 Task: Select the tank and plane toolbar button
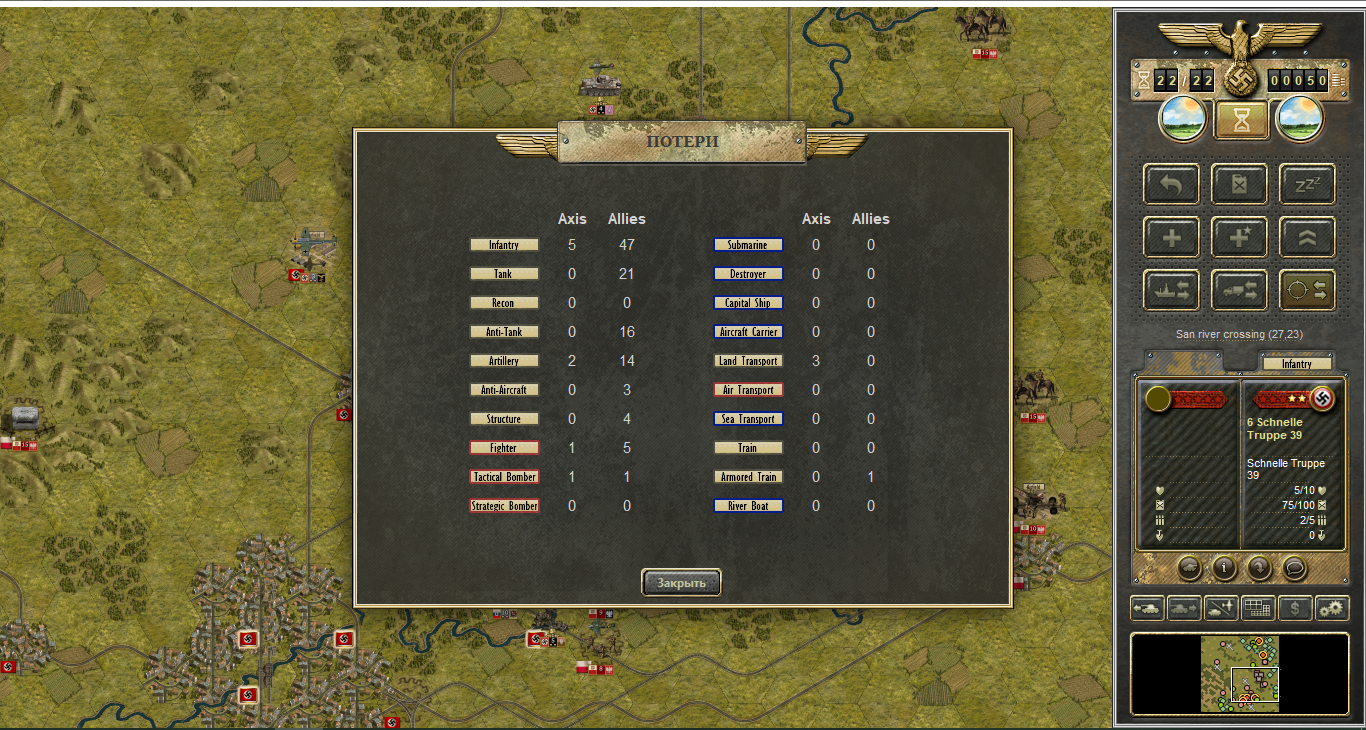1221,607
